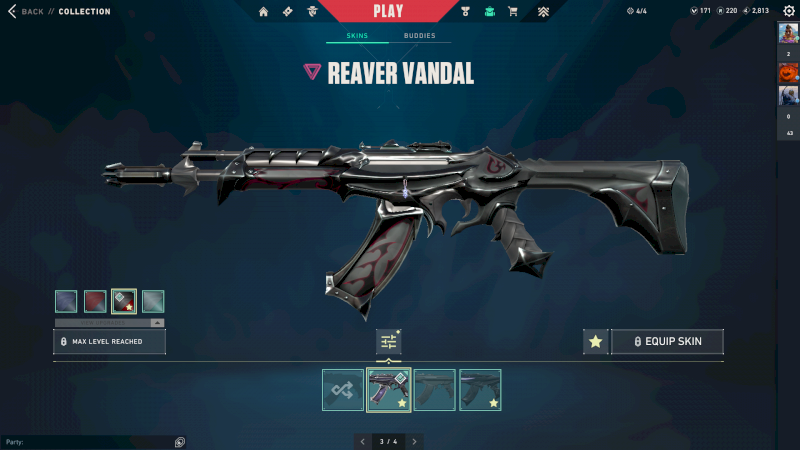Select the highlighted Reaver Vandal thumbnail
Image resolution: width=800 pixels, height=450 pixels.
point(389,390)
